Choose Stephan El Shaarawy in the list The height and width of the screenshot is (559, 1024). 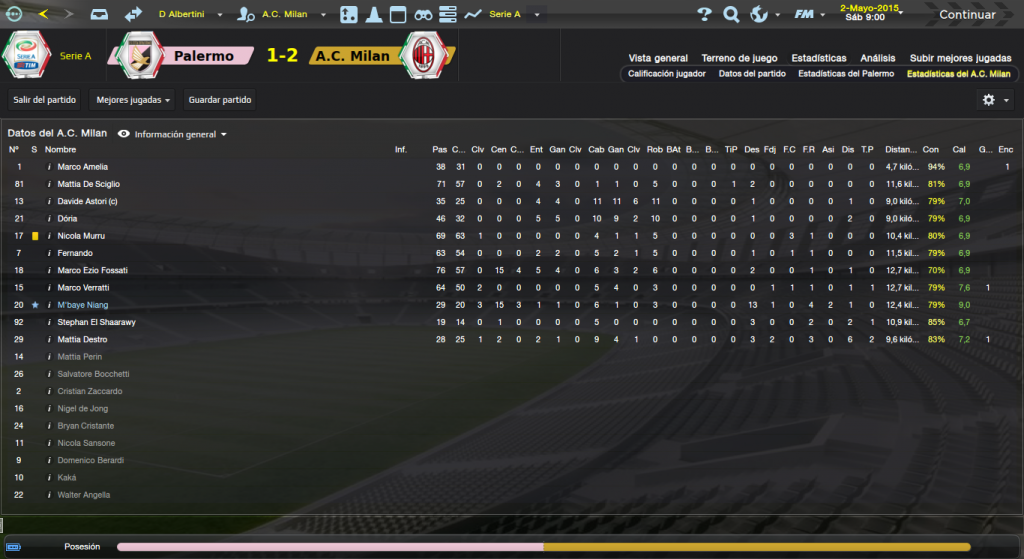(97, 322)
